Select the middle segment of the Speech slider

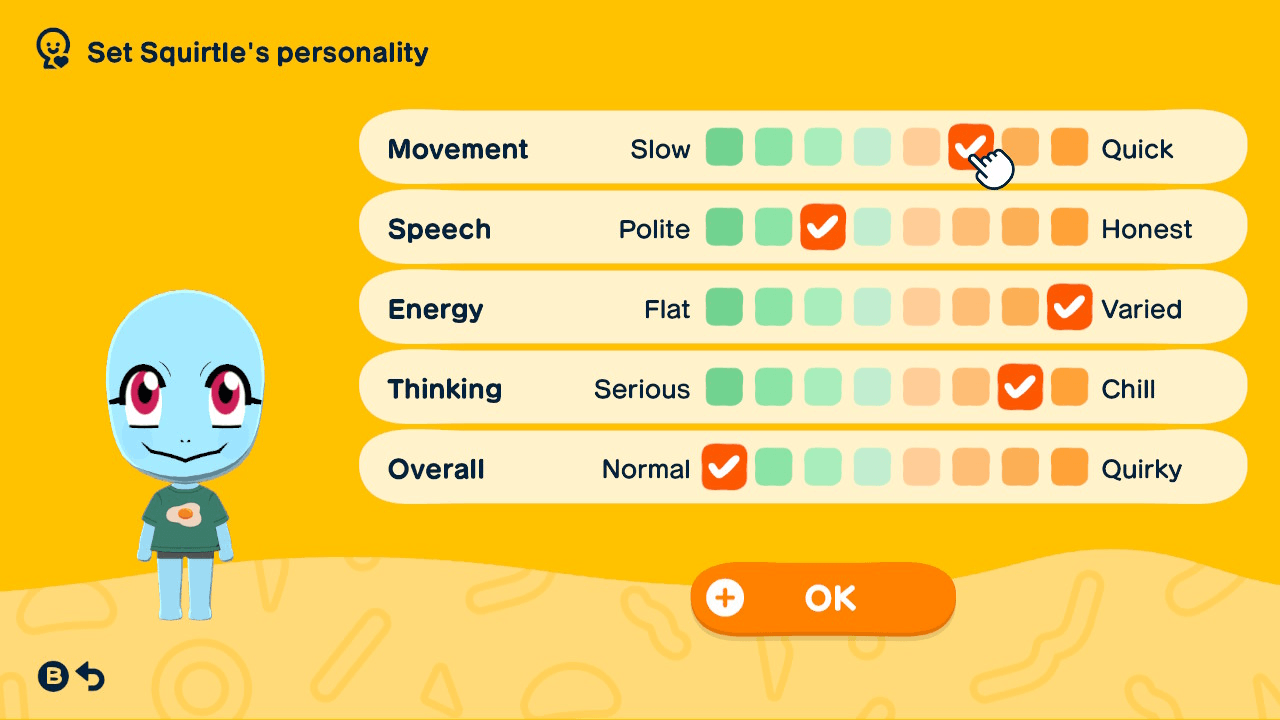872,227
